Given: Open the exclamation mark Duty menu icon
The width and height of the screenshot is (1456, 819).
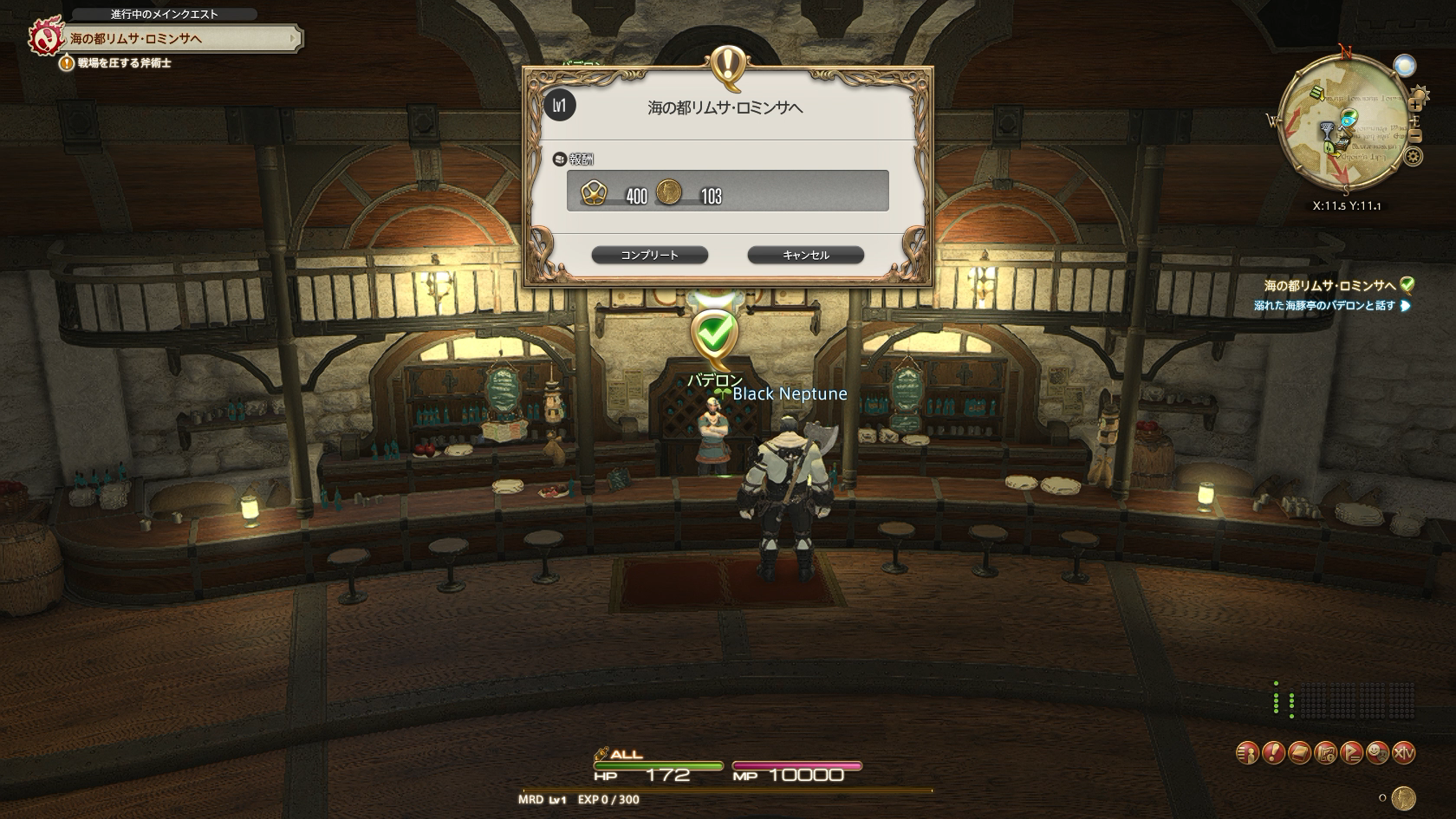Looking at the screenshot, I should 1273,752.
